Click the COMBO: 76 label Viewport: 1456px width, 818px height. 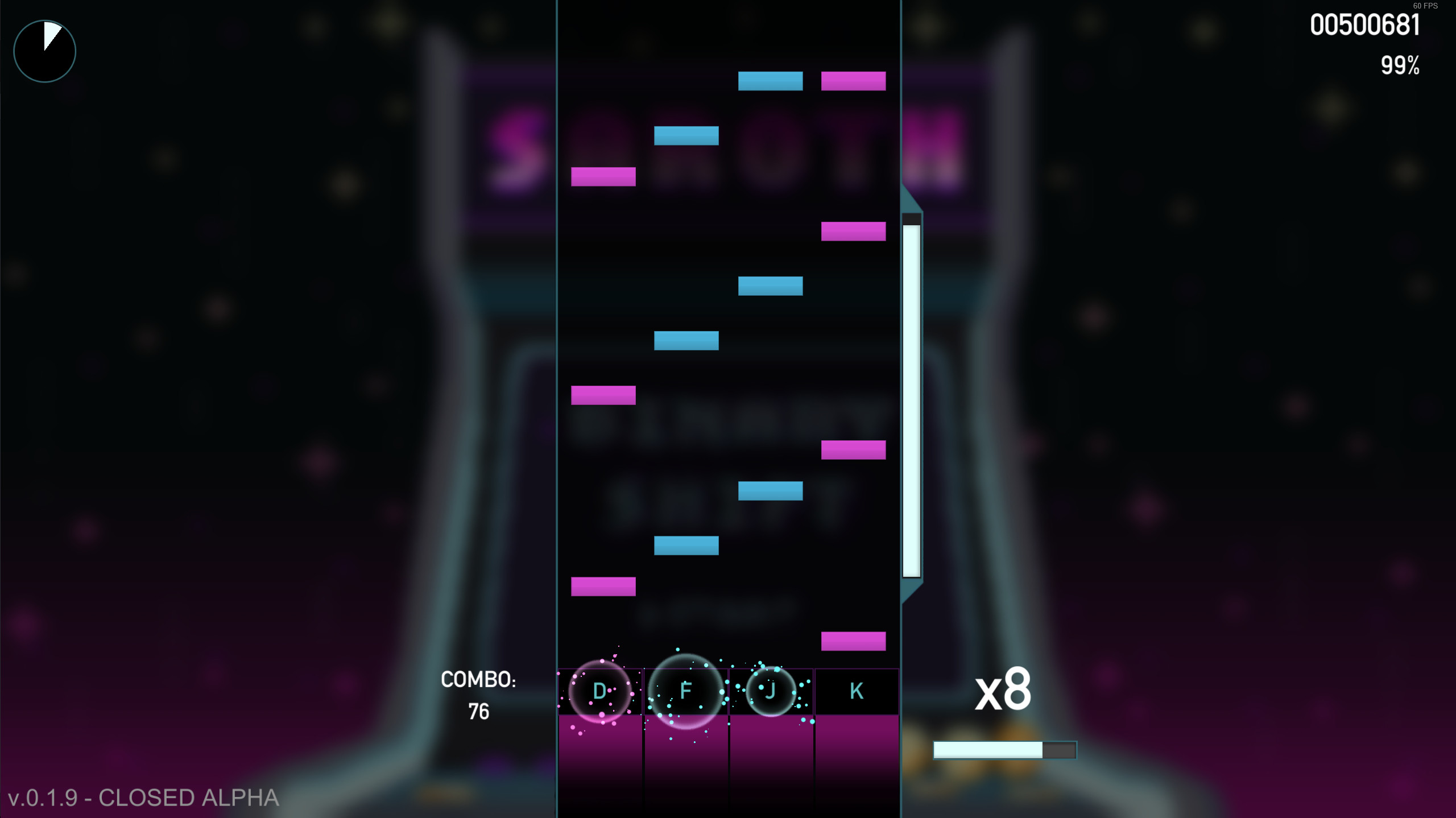click(x=479, y=679)
